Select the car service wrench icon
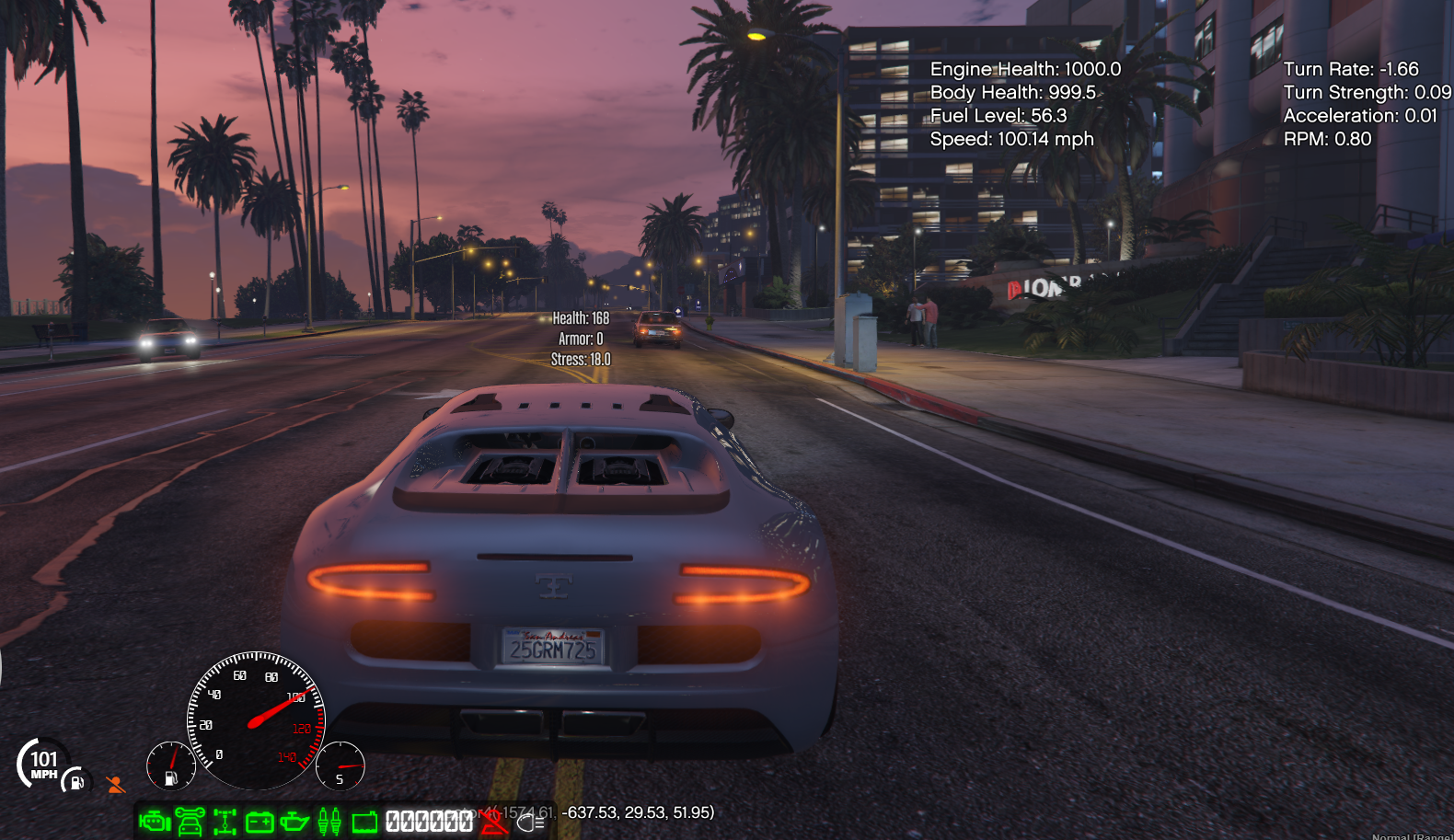Viewport: 1454px width, 840px height. [x=190, y=821]
